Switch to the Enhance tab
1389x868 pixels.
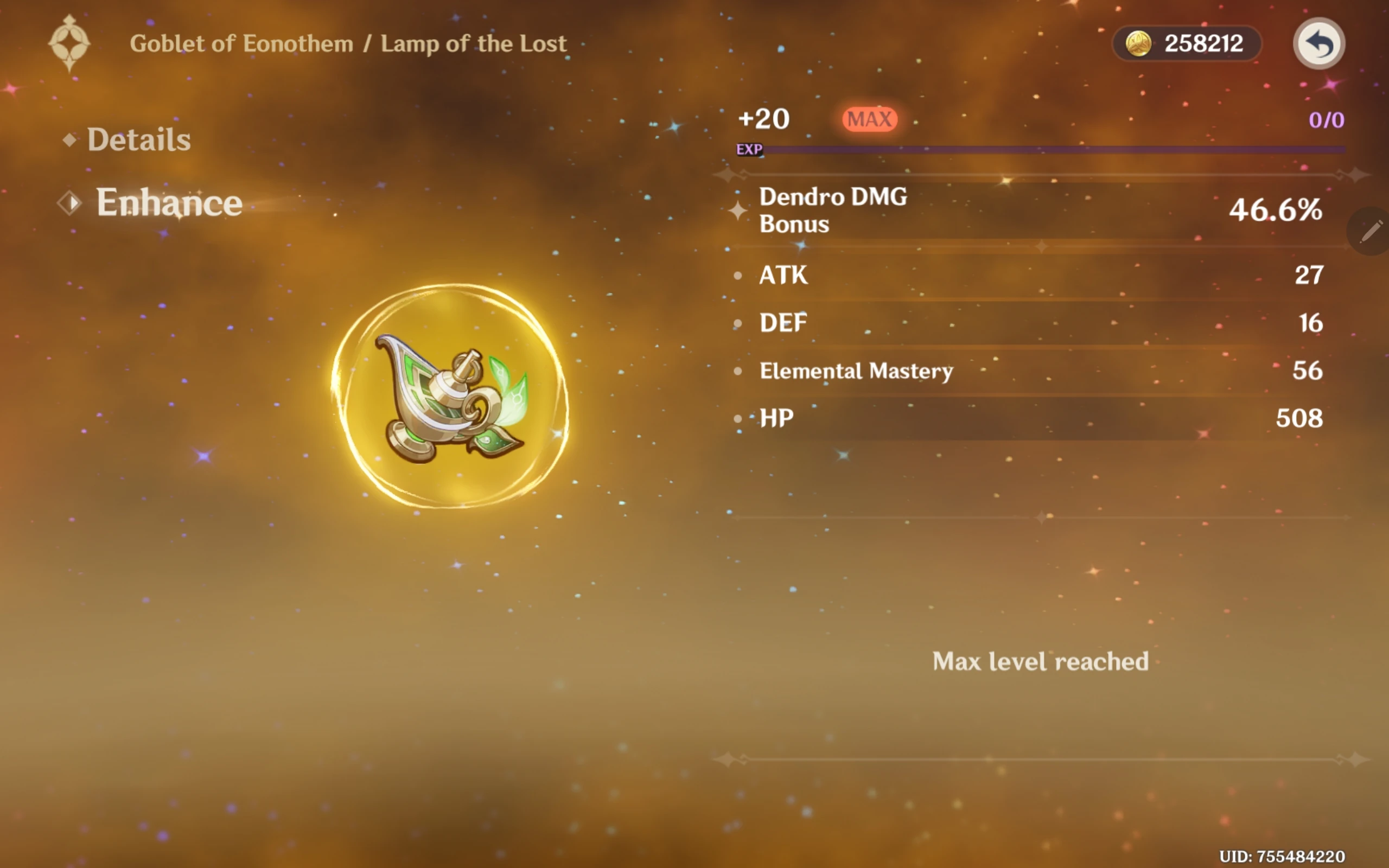coord(169,203)
